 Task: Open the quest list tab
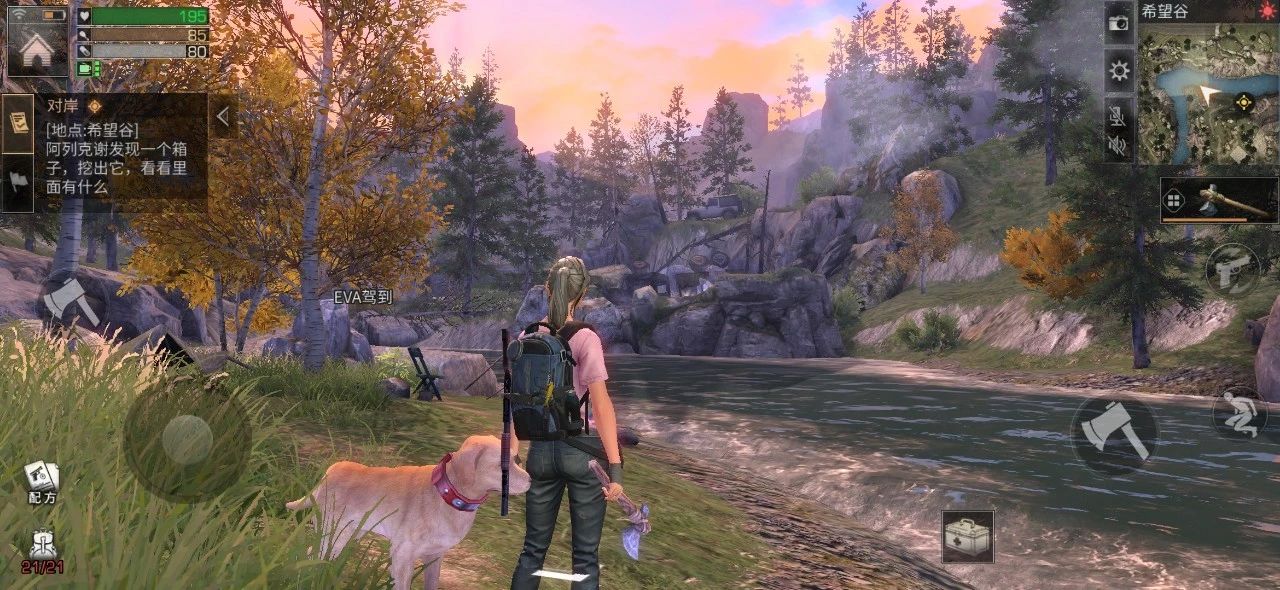point(17,123)
